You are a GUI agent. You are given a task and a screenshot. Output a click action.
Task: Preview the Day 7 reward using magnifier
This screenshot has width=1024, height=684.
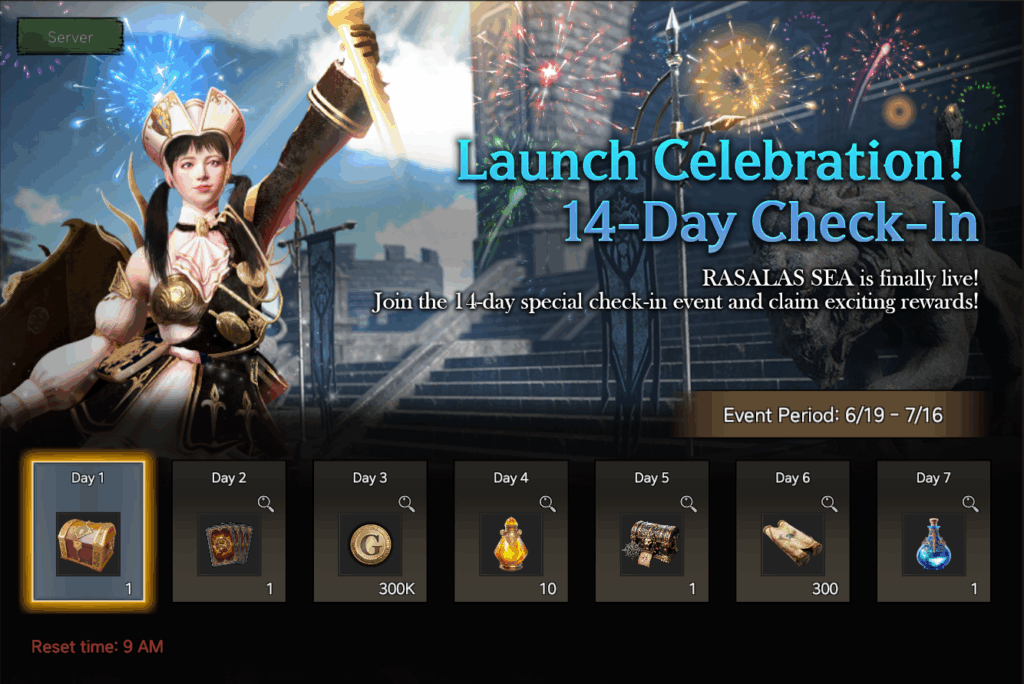point(970,503)
